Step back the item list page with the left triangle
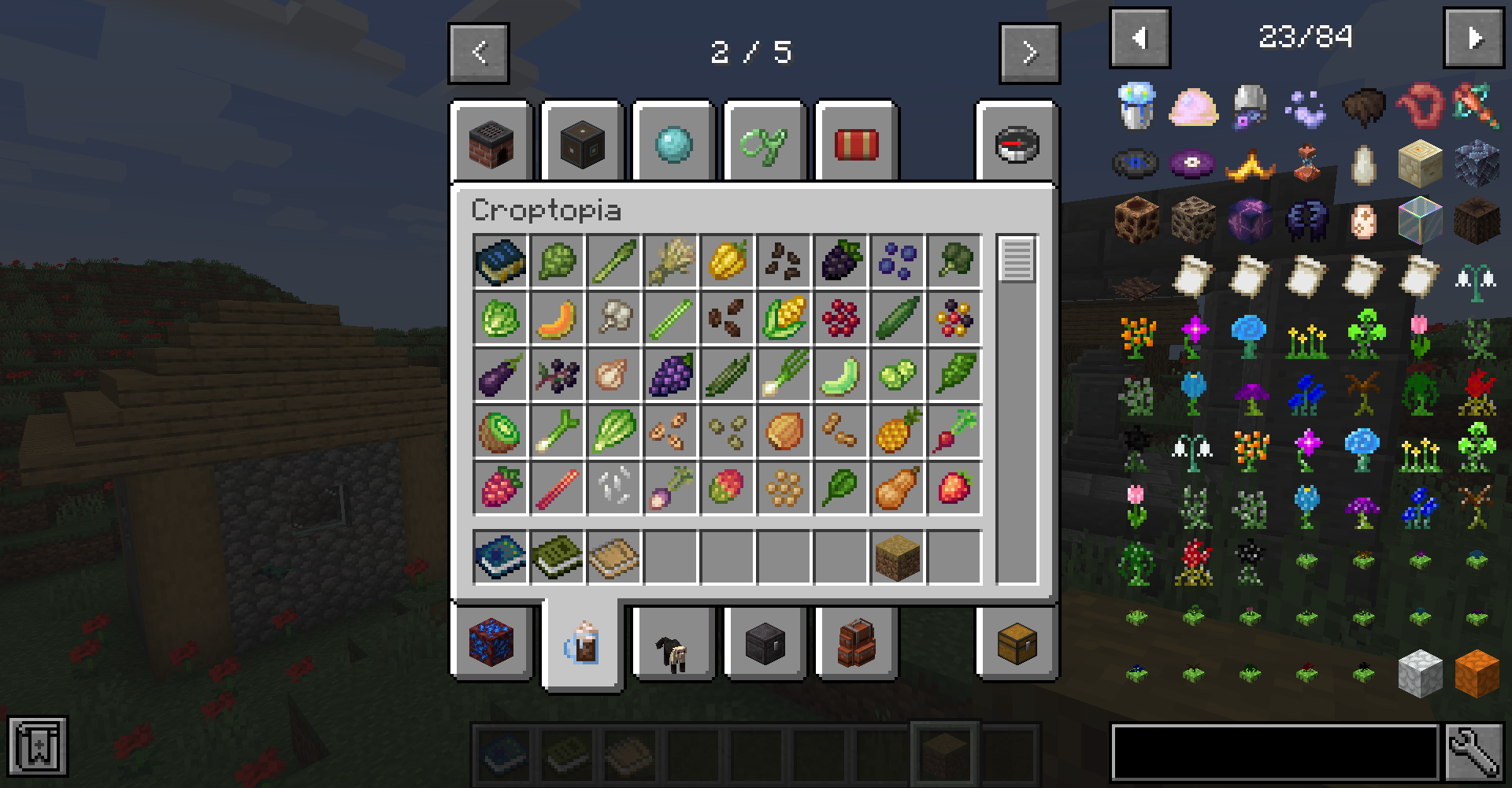 coord(1140,37)
